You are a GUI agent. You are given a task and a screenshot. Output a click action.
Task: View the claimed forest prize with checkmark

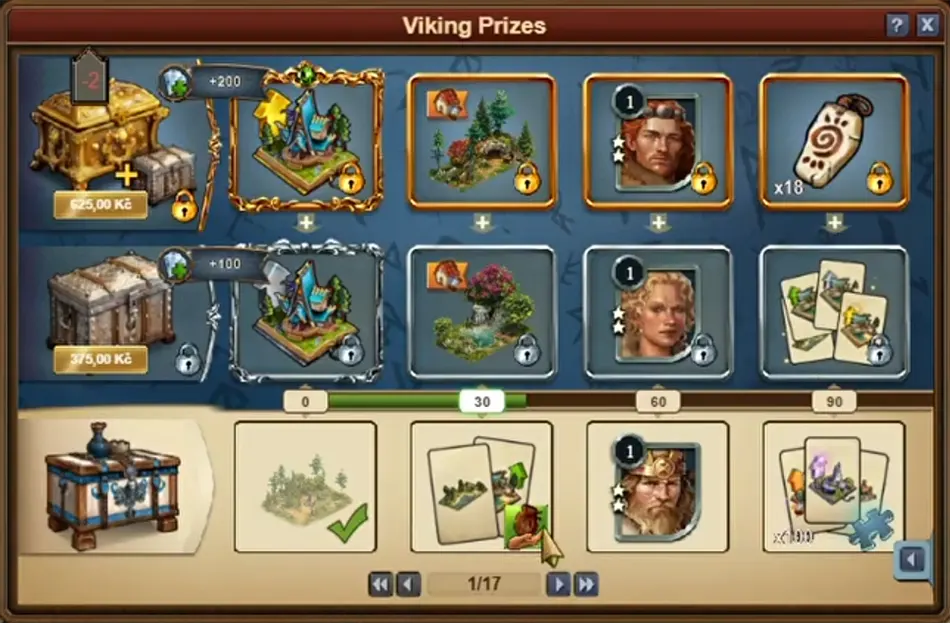coord(306,487)
